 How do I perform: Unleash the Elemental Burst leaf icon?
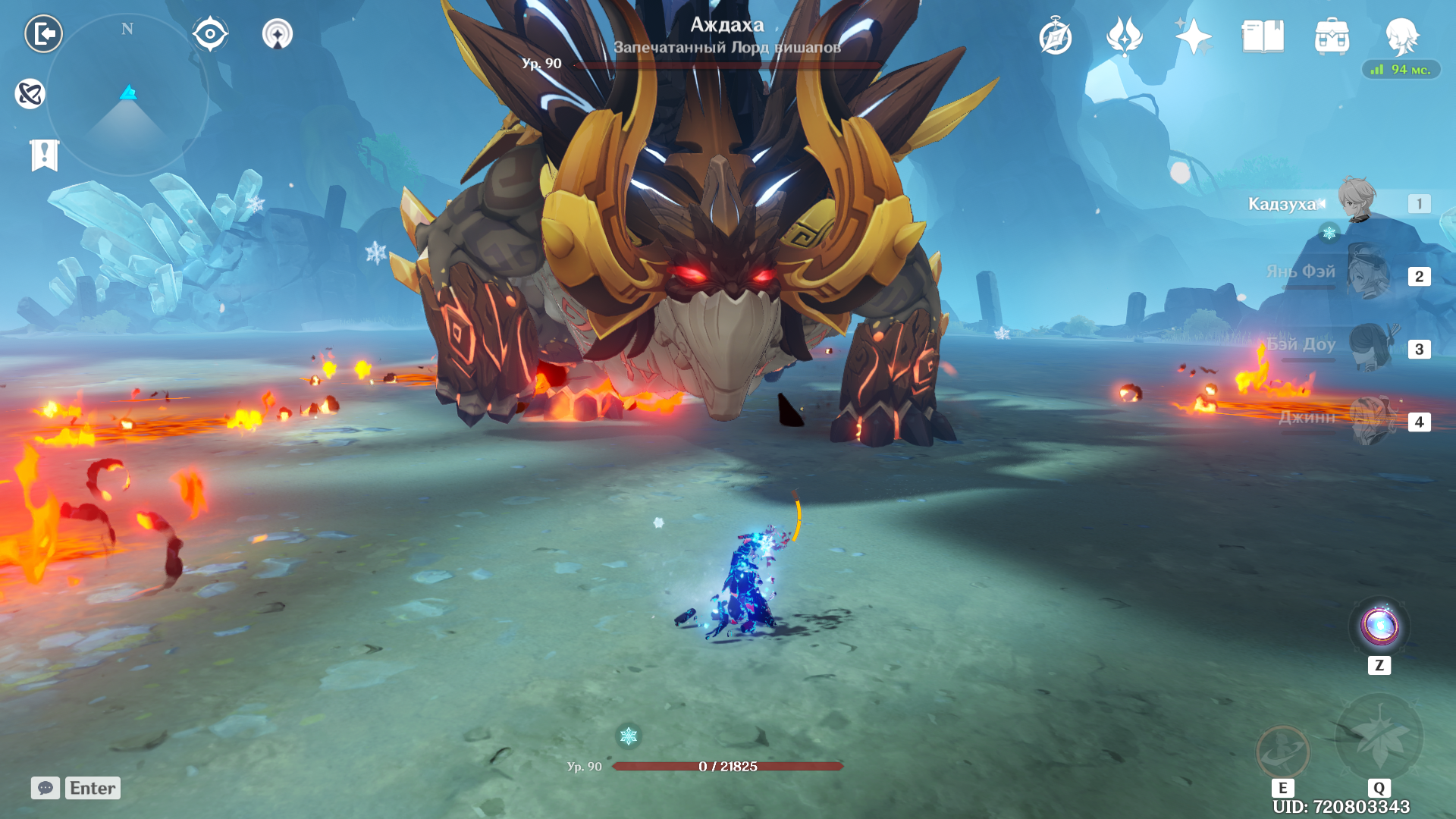click(x=1379, y=736)
